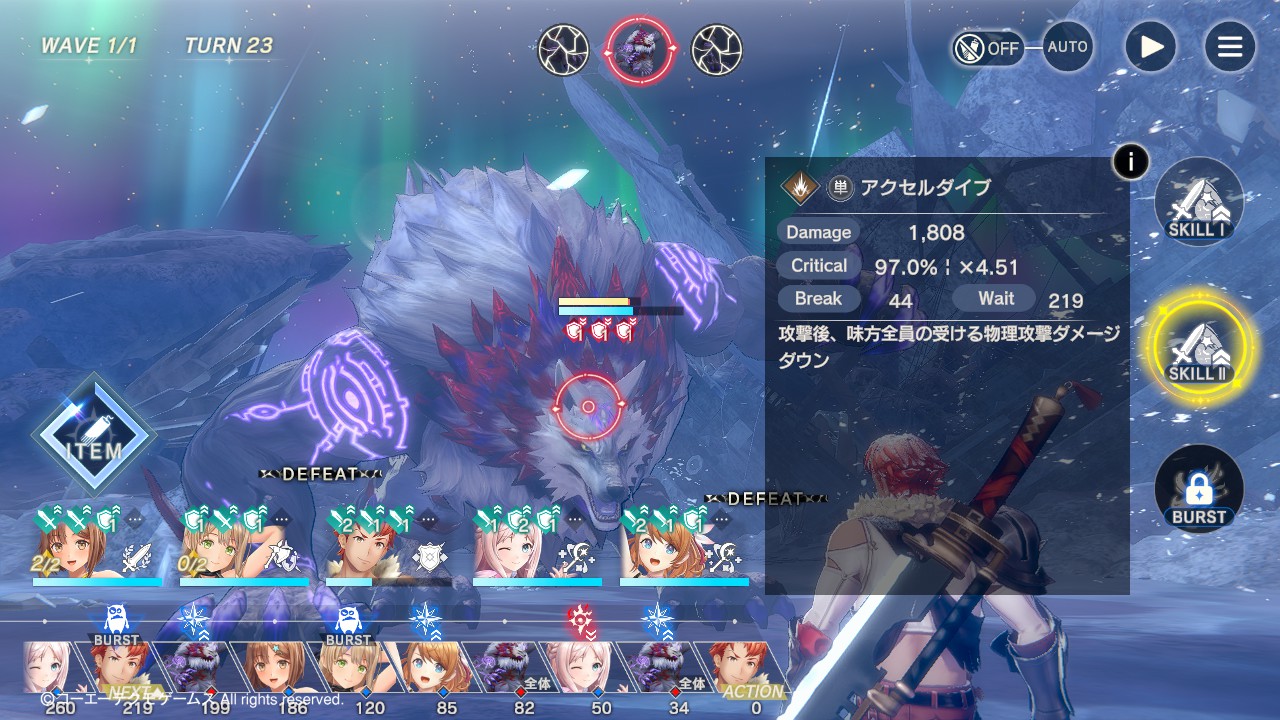The width and height of the screenshot is (1280, 720).
Task: Toggle the Auto battle button
Action: click(x=1067, y=47)
